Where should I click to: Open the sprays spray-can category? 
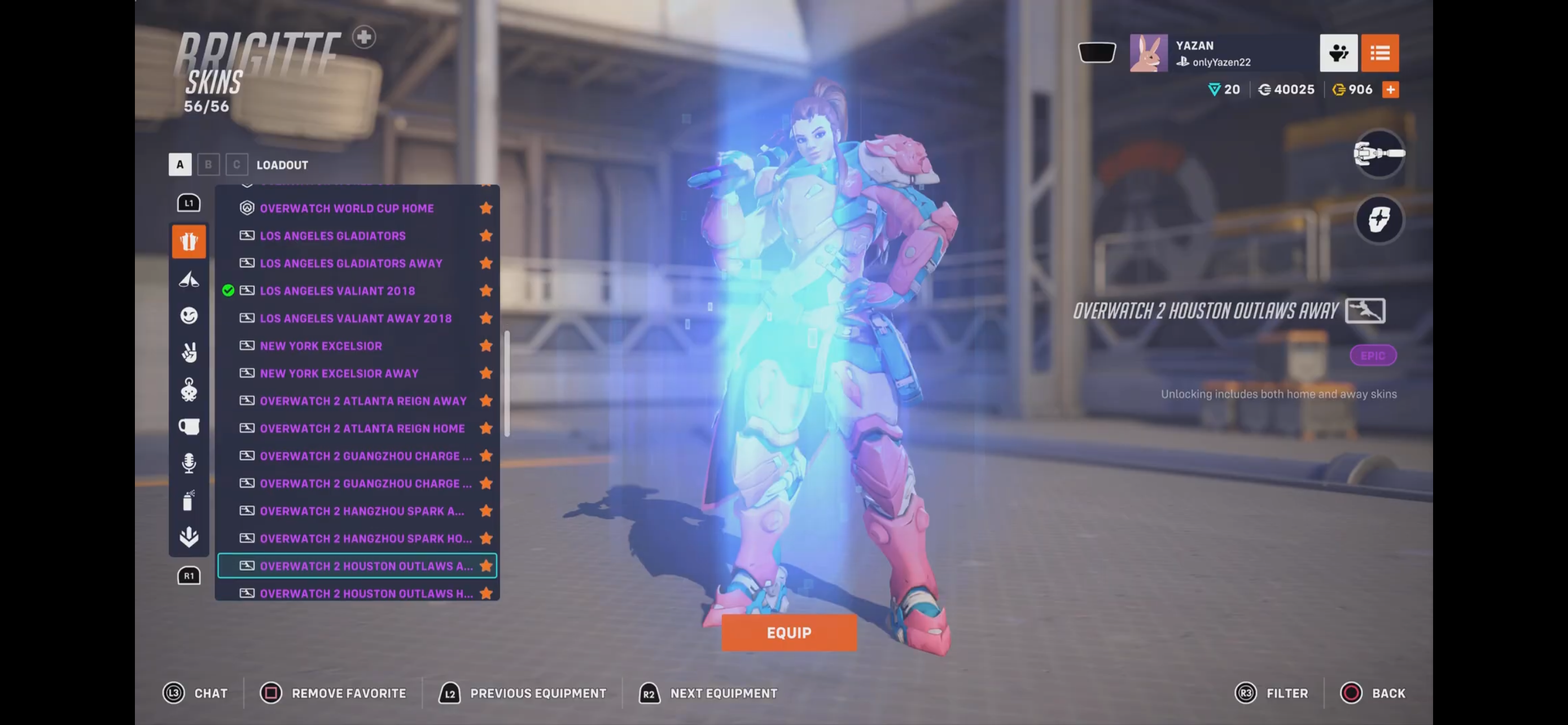pos(189,500)
